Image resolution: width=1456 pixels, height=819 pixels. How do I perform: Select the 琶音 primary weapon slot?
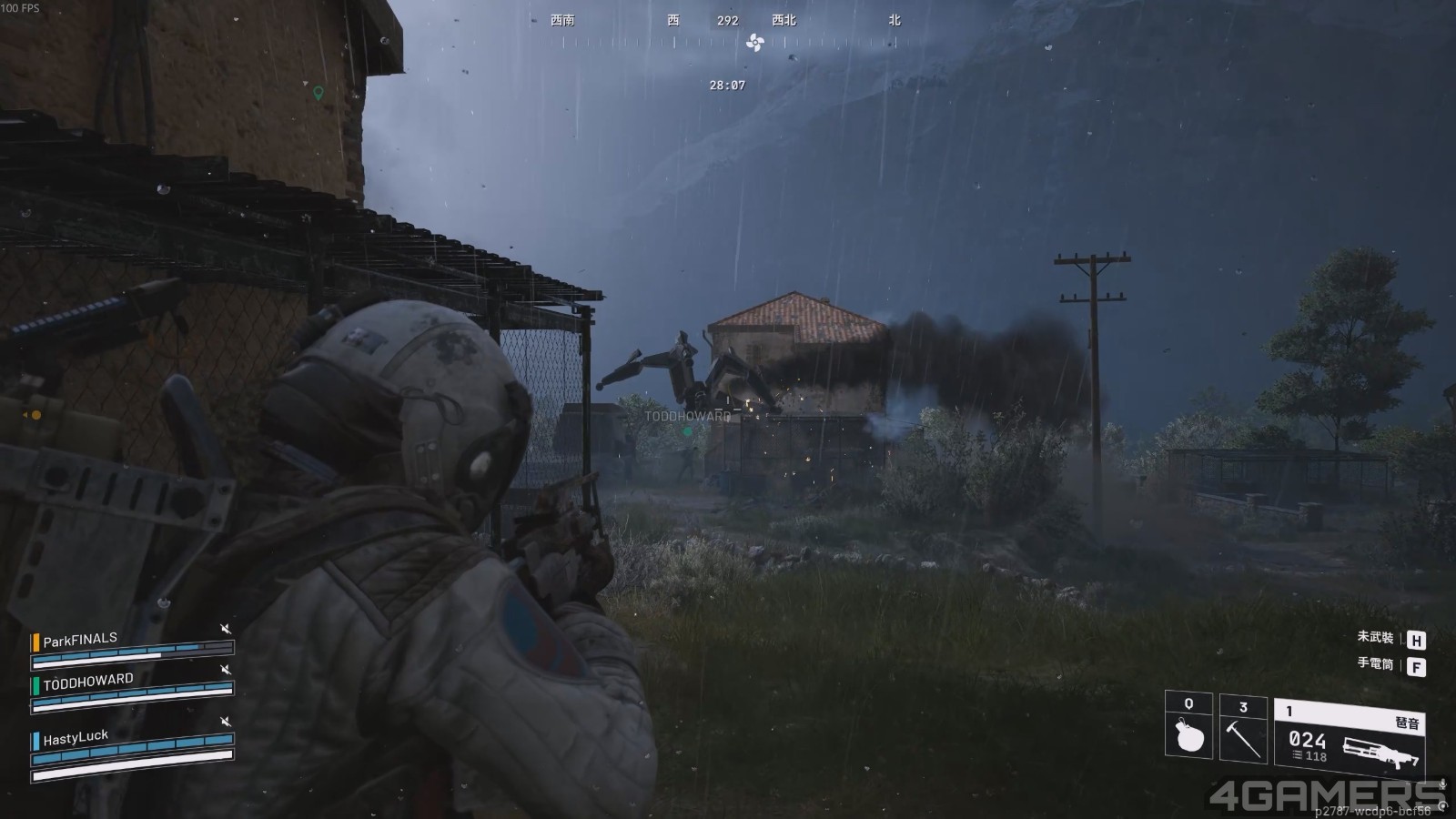point(1349,737)
